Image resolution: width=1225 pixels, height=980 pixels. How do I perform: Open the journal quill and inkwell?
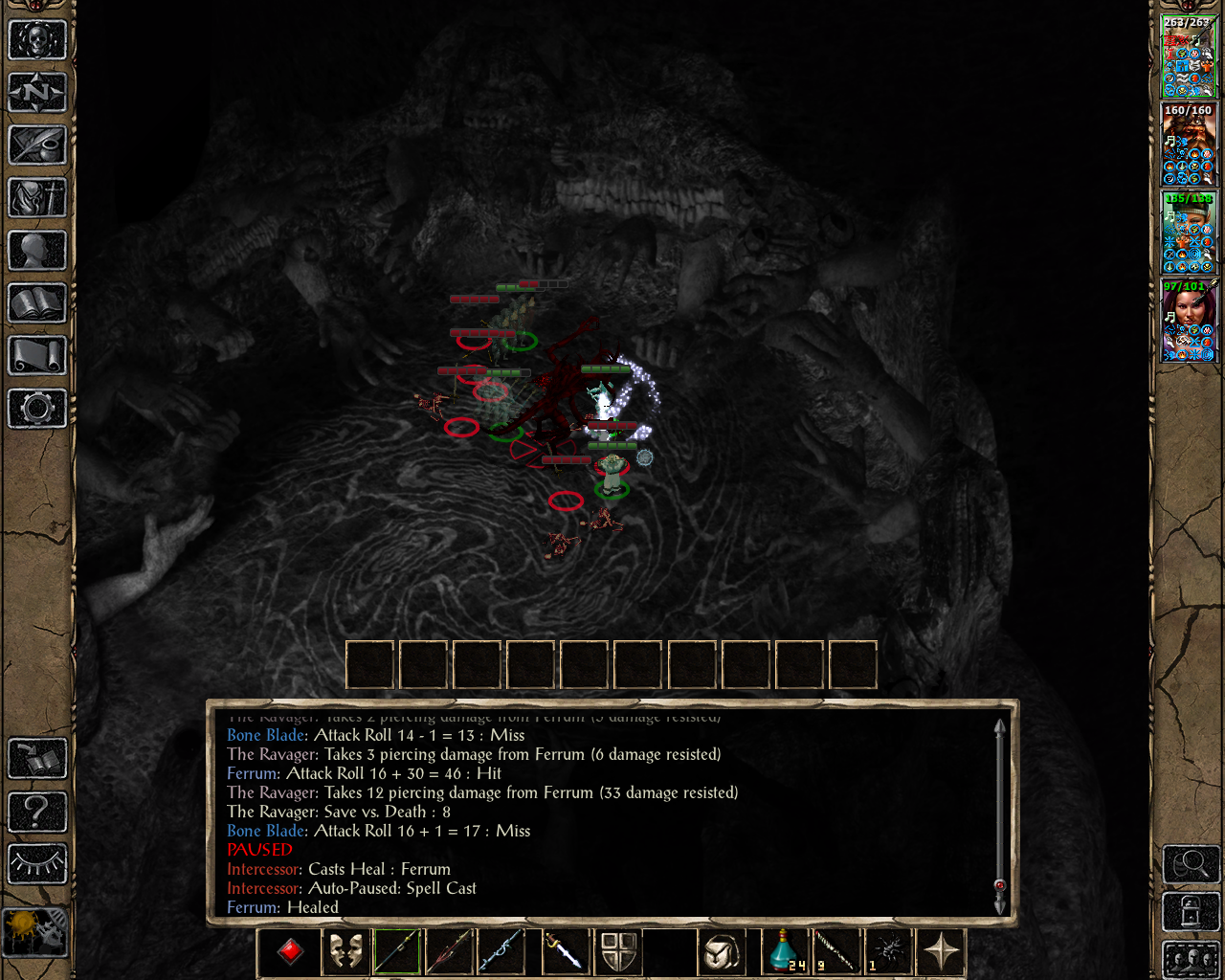[x=37, y=145]
